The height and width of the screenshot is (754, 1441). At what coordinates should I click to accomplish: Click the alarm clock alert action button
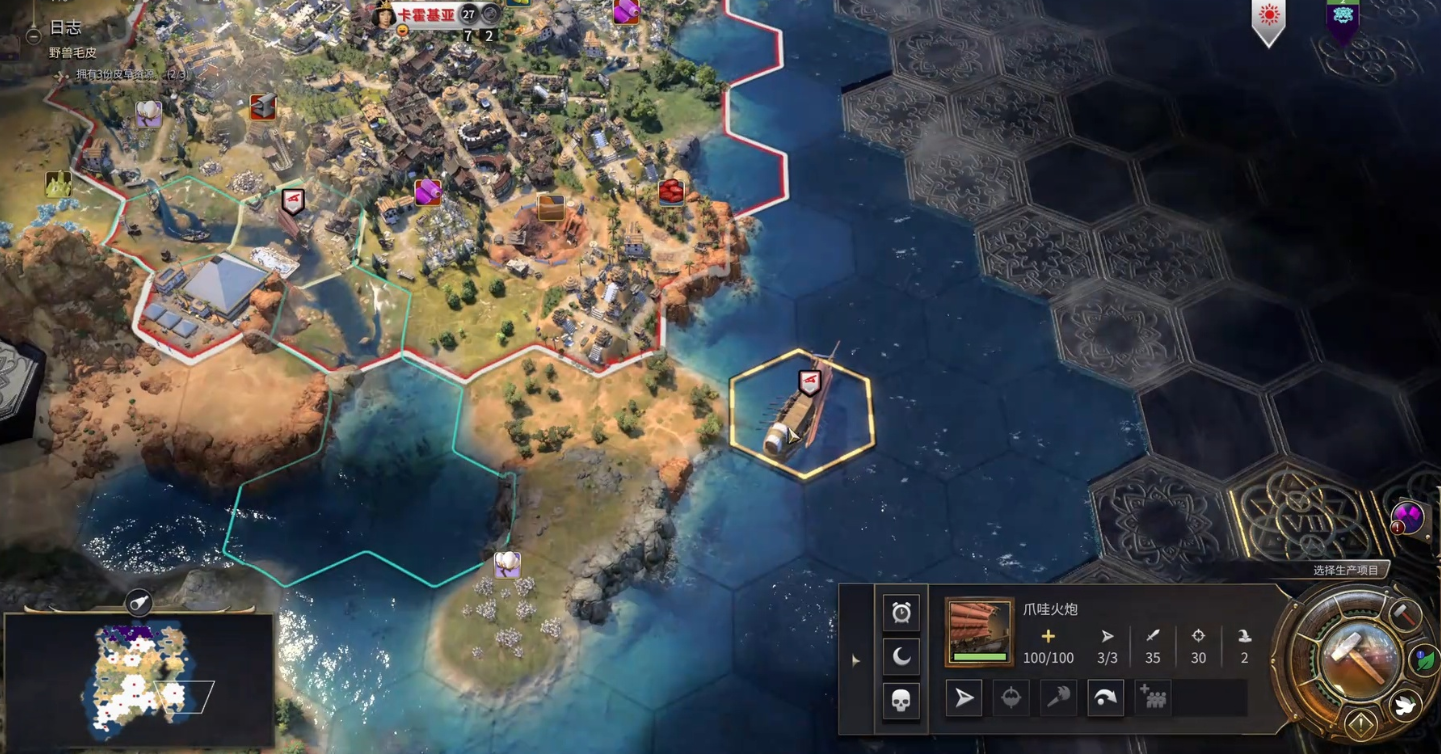coord(901,612)
